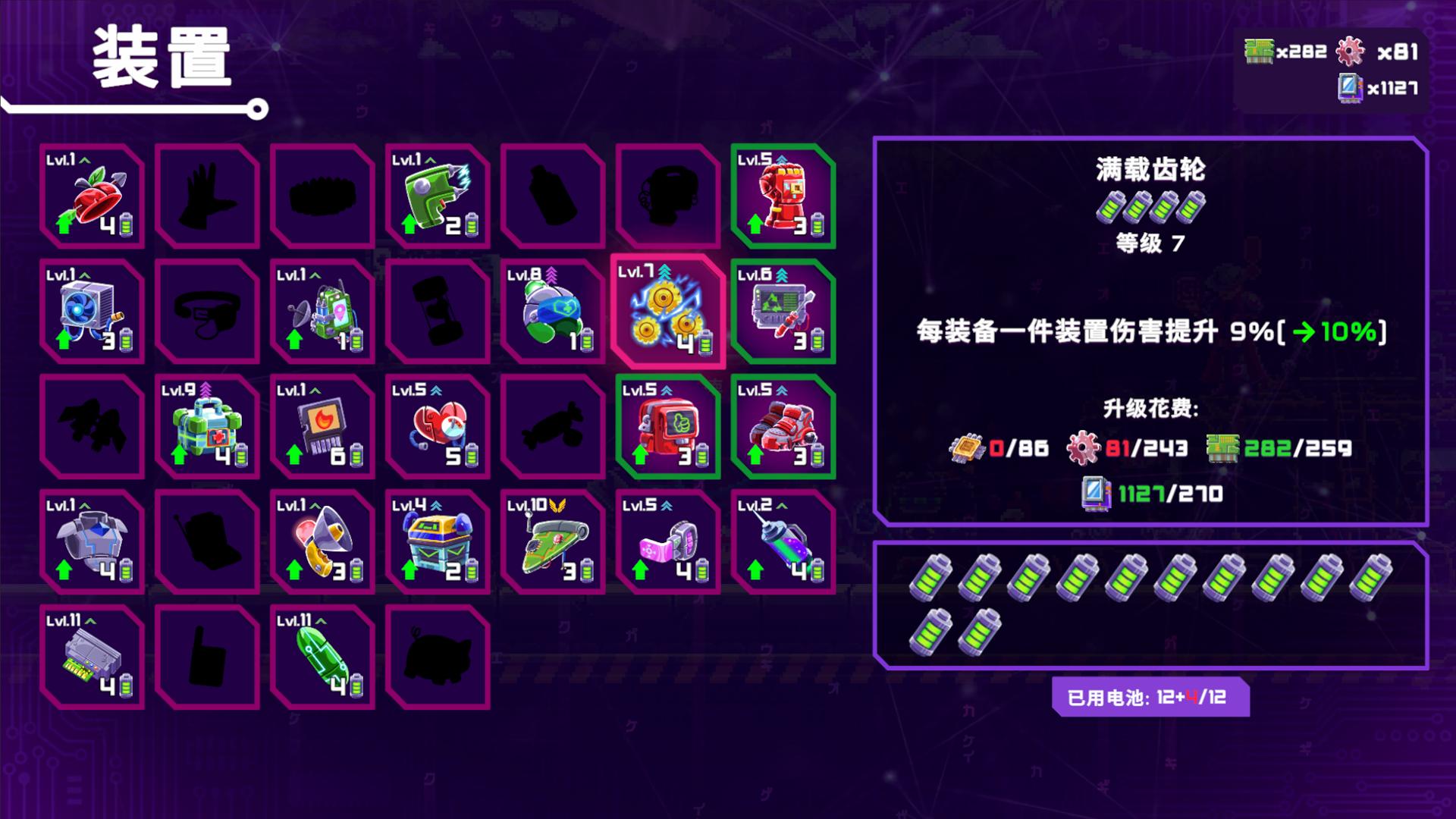Screen dimensions: 1456x819
Task: Select the golden megaphone device
Action: coord(322,542)
